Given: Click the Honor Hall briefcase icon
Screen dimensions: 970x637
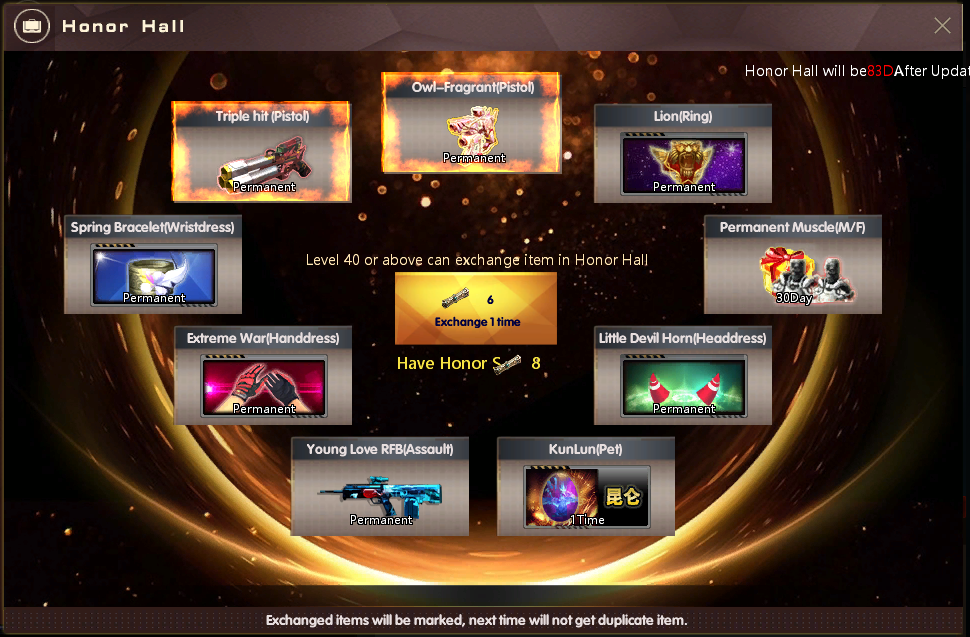Looking at the screenshot, I should pos(33,26).
